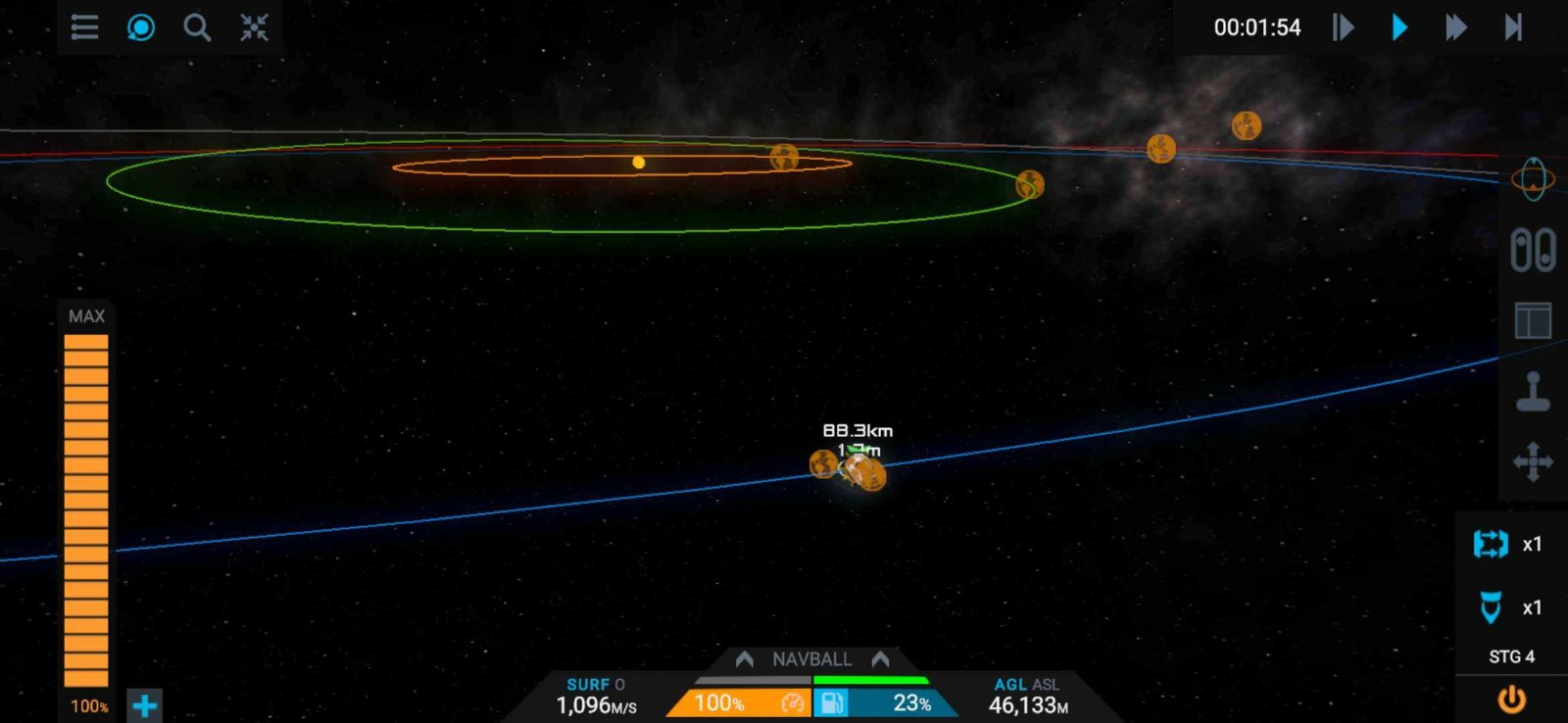Image resolution: width=1568 pixels, height=723 pixels.
Task: Click the blue looped arrows x1 icon
Action: pos(1492,544)
